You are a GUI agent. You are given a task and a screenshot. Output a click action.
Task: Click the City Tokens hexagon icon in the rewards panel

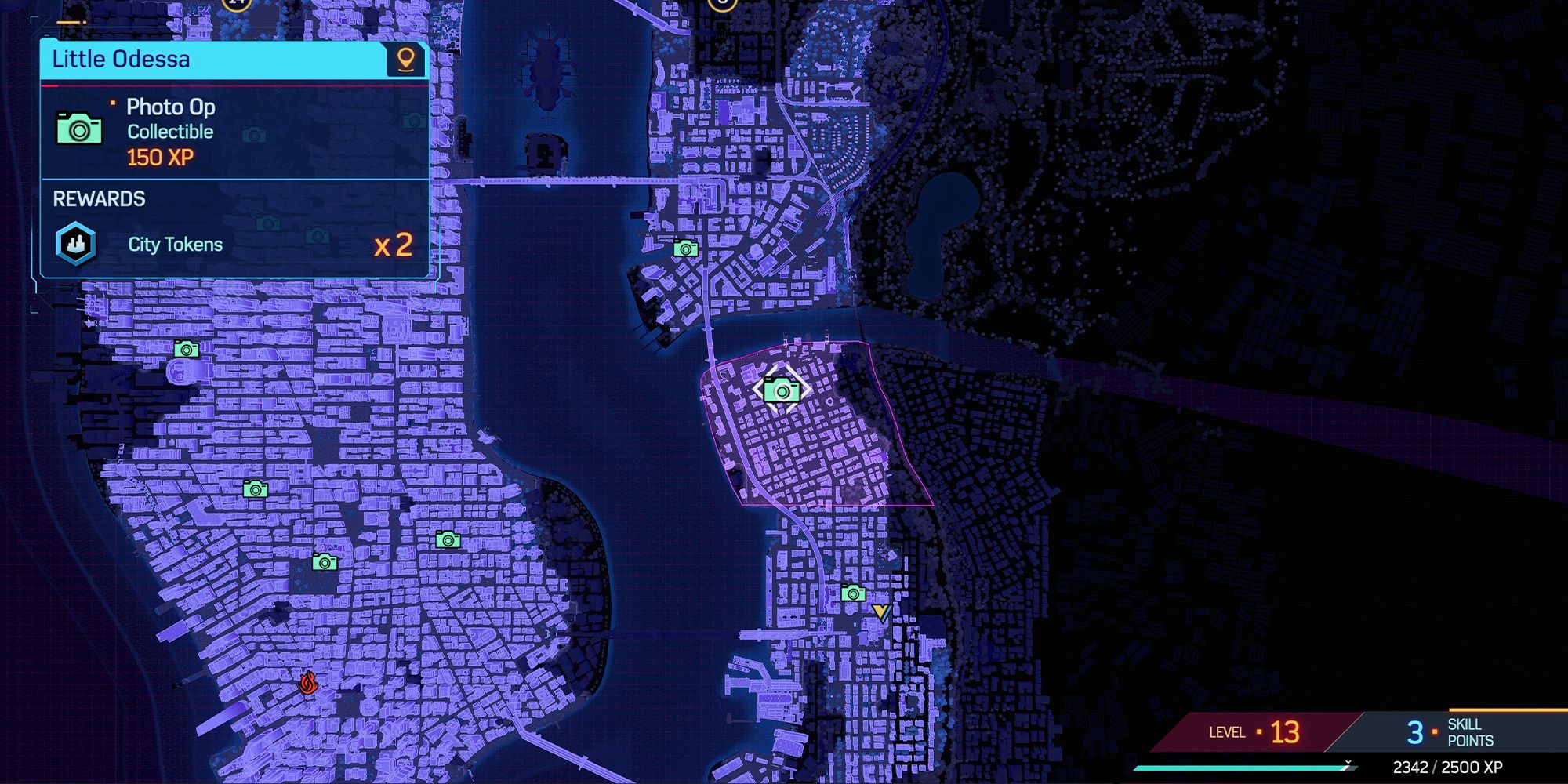(x=76, y=244)
